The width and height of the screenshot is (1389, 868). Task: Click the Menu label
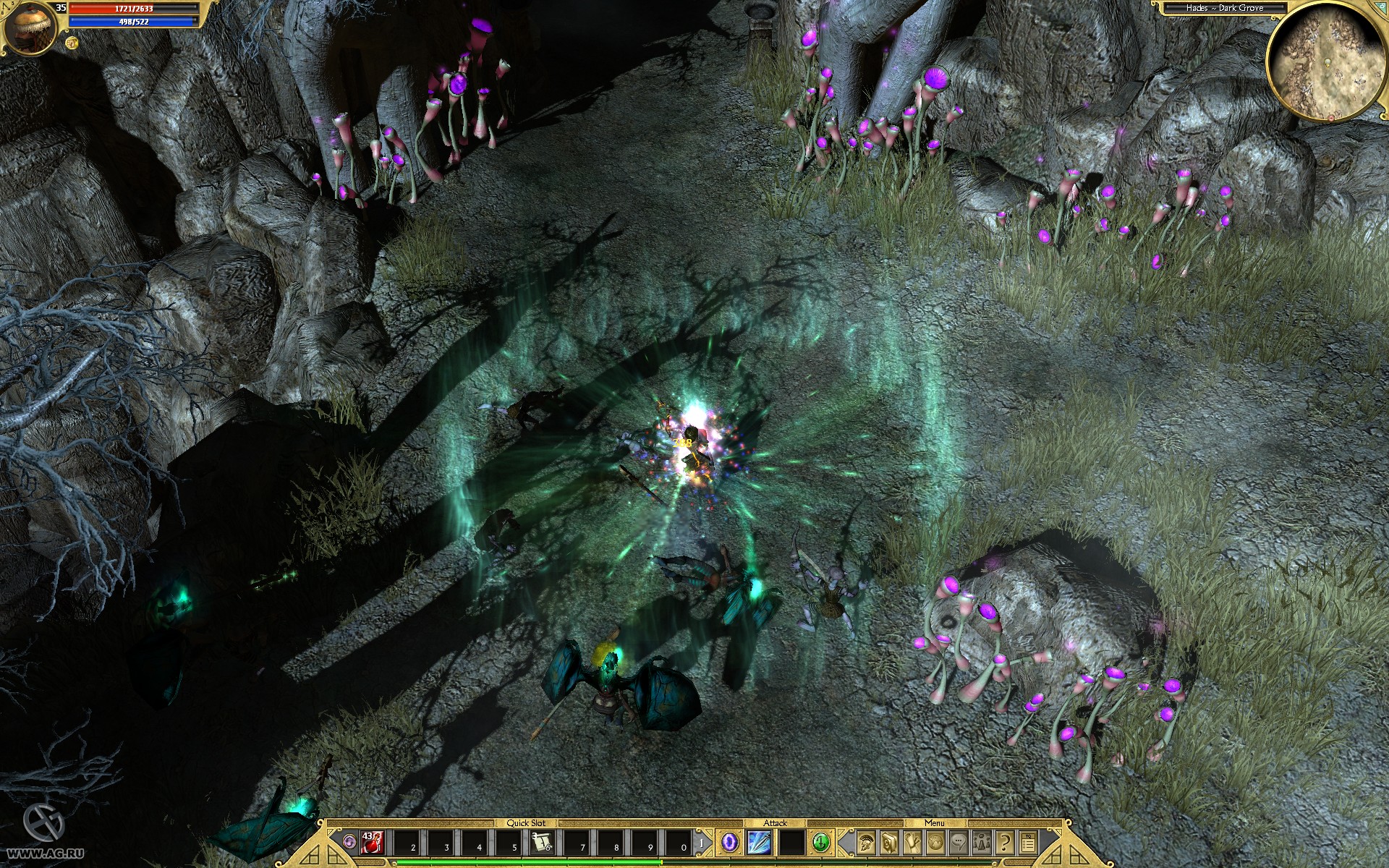(x=936, y=822)
